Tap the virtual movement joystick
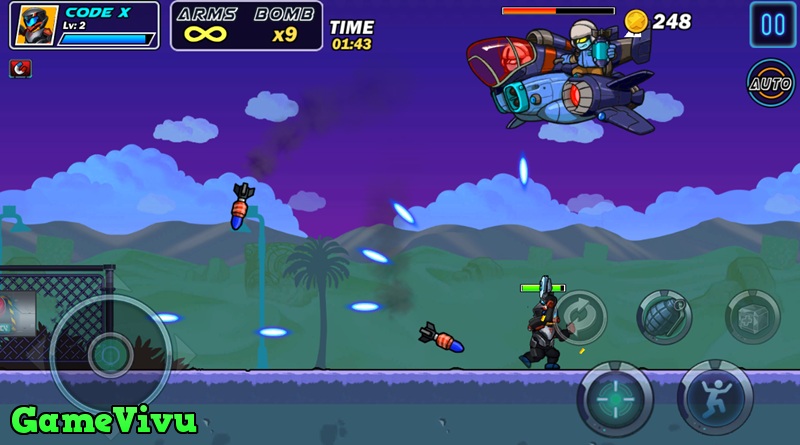Viewport: 800px width, 445px height. [109, 354]
